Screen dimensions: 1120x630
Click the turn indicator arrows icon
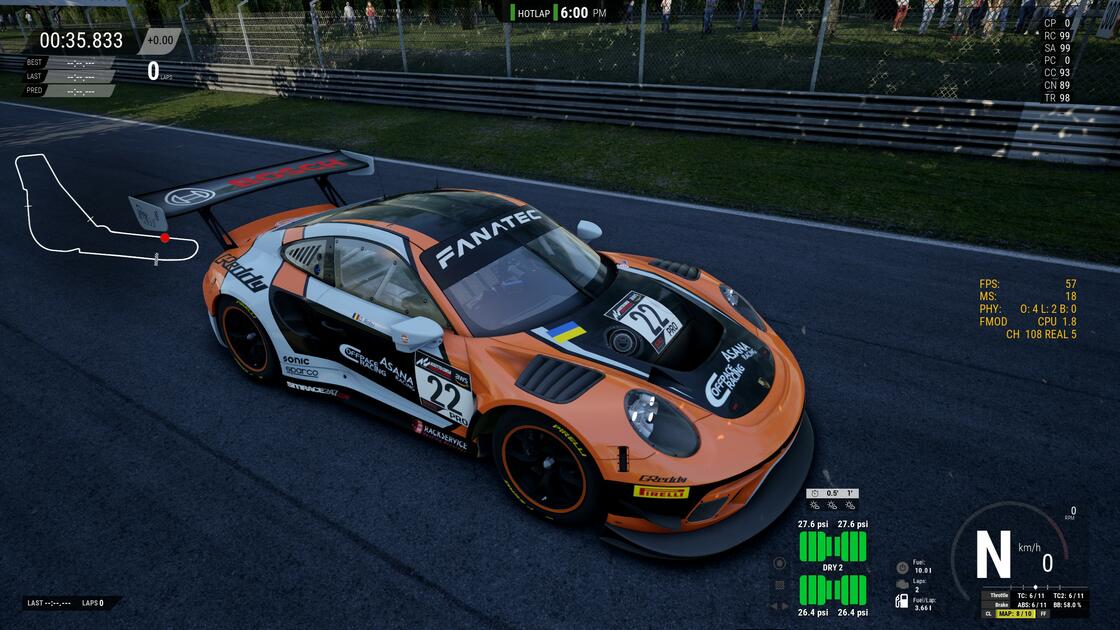pos(780,605)
